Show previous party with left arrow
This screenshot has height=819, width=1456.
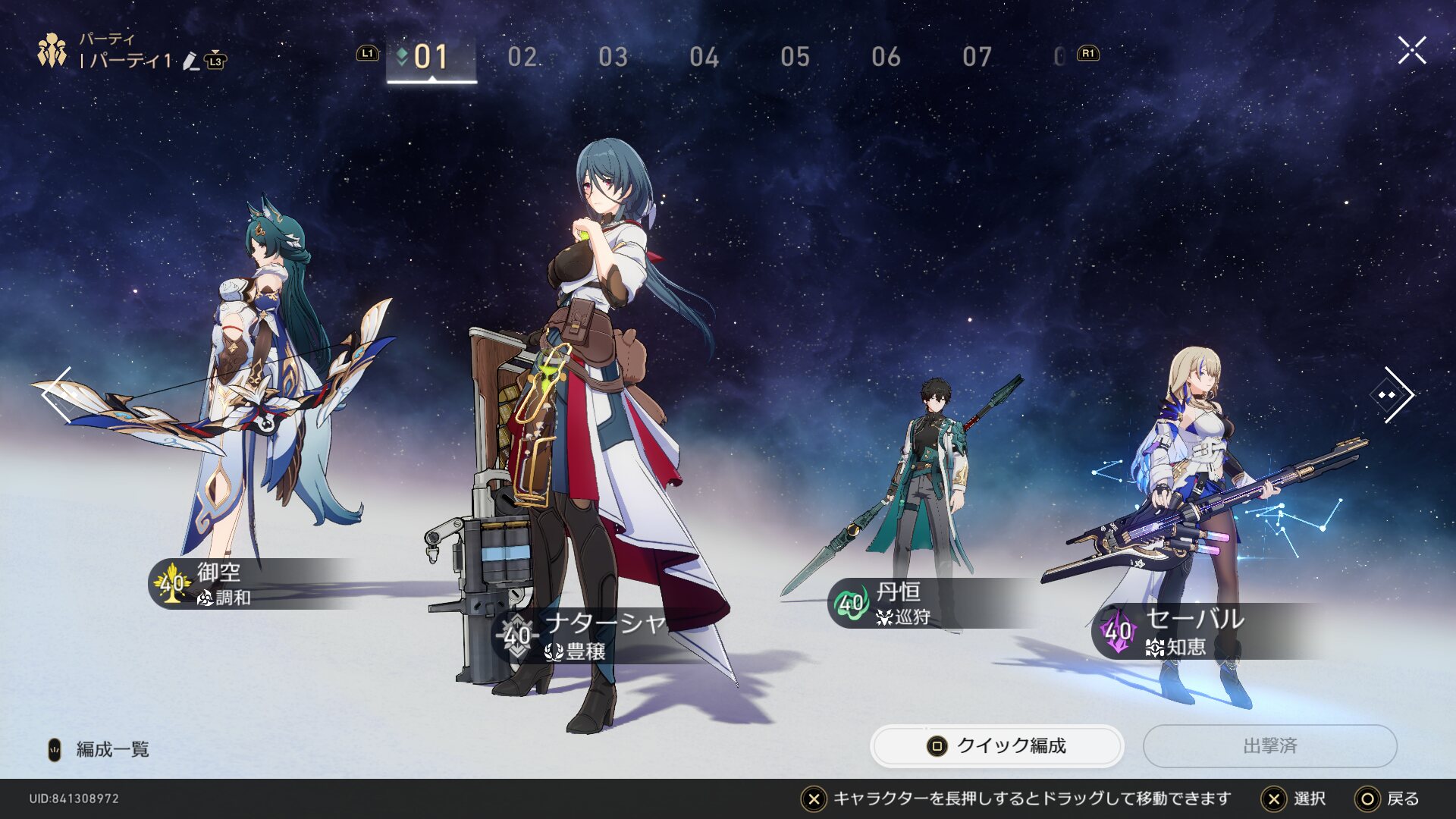click(x=58, y=394)
